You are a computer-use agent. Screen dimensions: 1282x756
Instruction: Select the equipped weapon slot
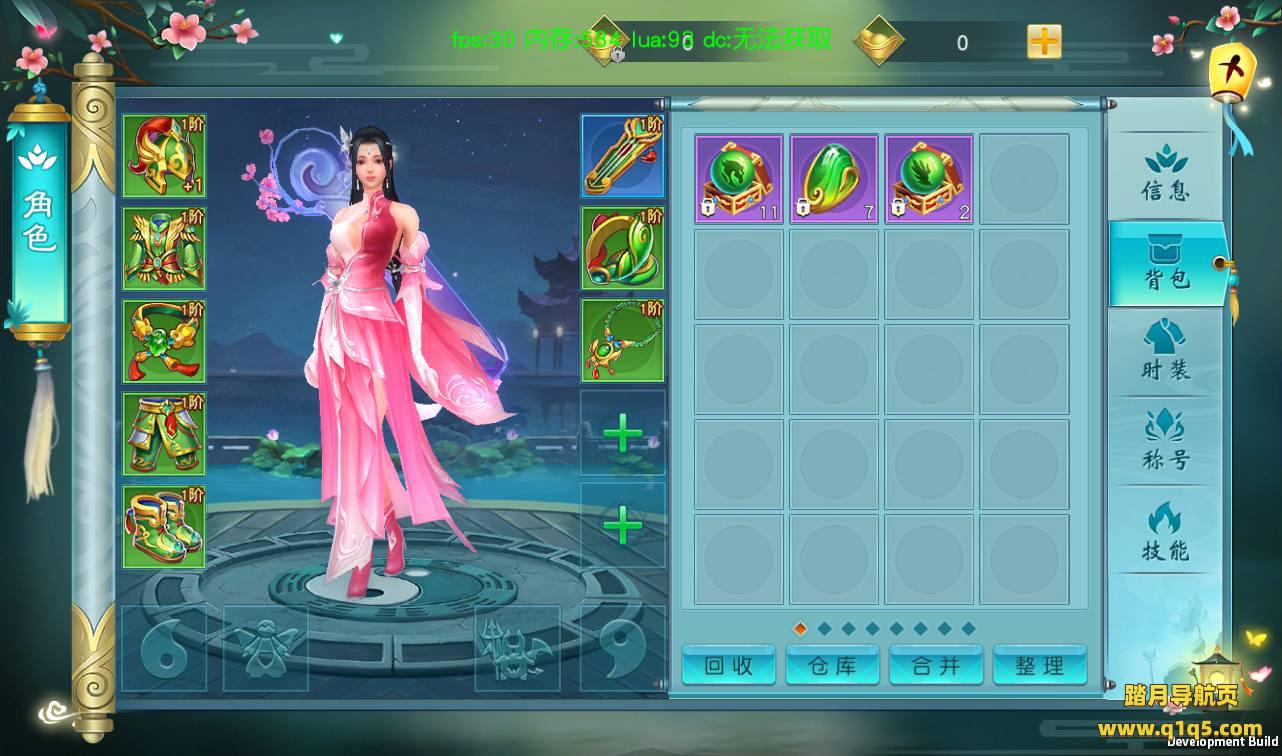pos(623,156)
